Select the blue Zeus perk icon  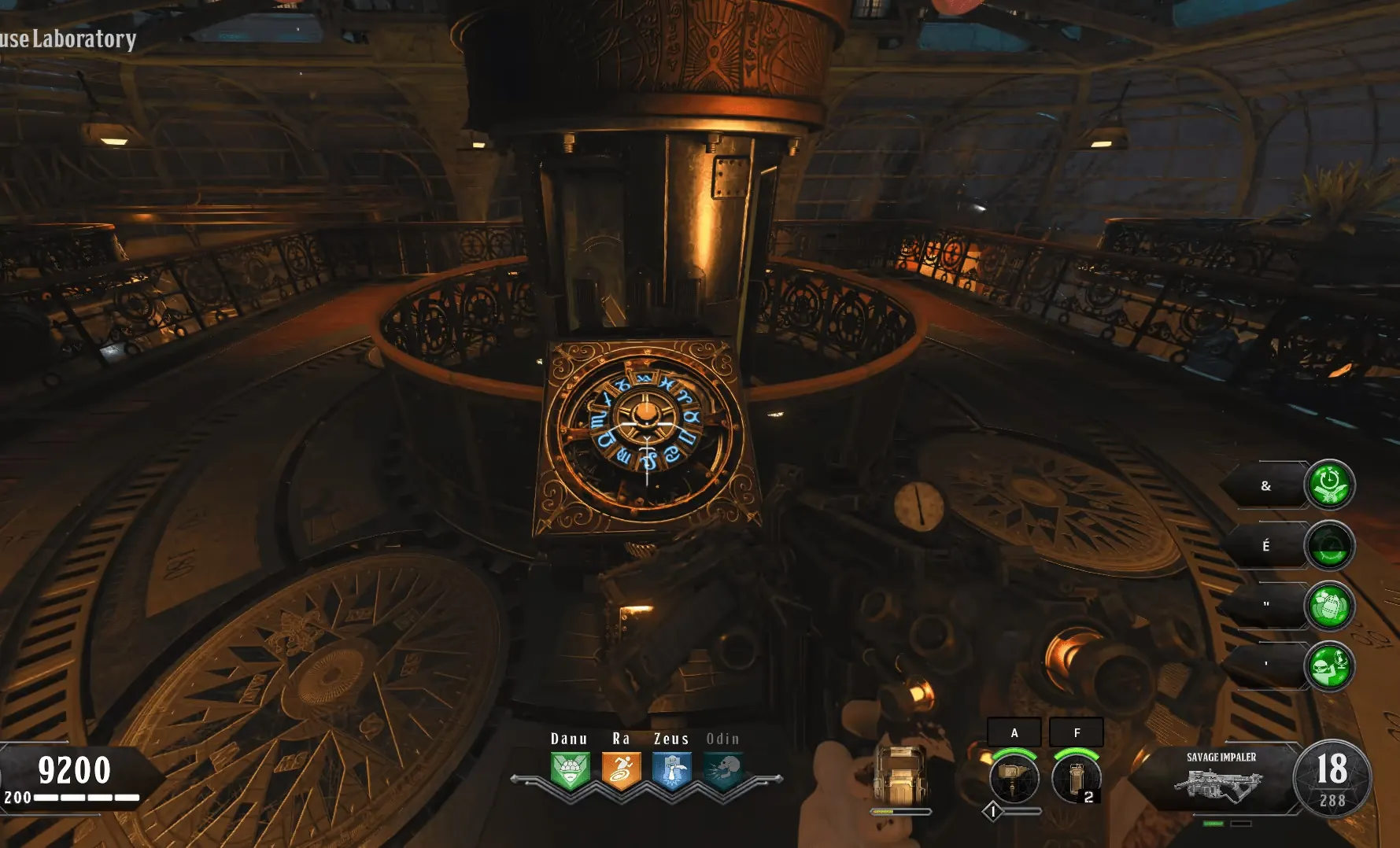coord(671,771)
